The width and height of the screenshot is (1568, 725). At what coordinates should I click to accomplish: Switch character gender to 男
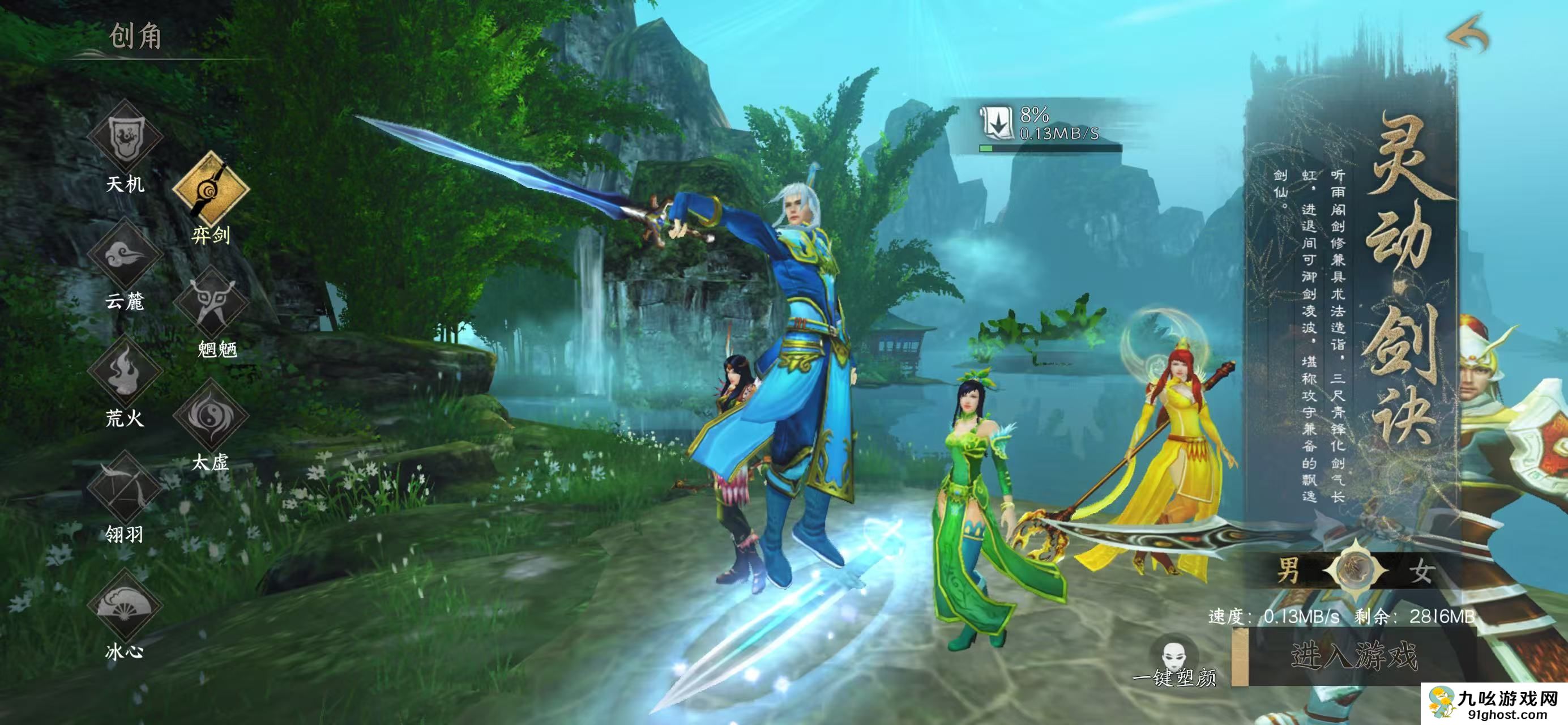(x=1288, y=570)
